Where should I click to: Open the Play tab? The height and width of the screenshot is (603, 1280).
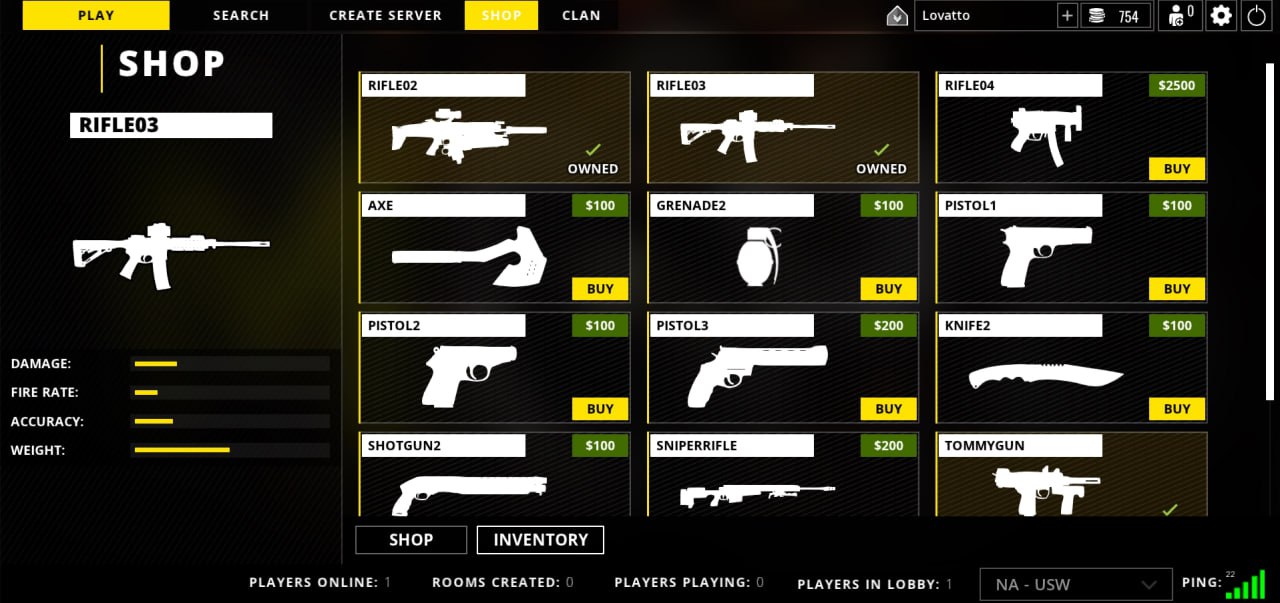click(96, 15)
